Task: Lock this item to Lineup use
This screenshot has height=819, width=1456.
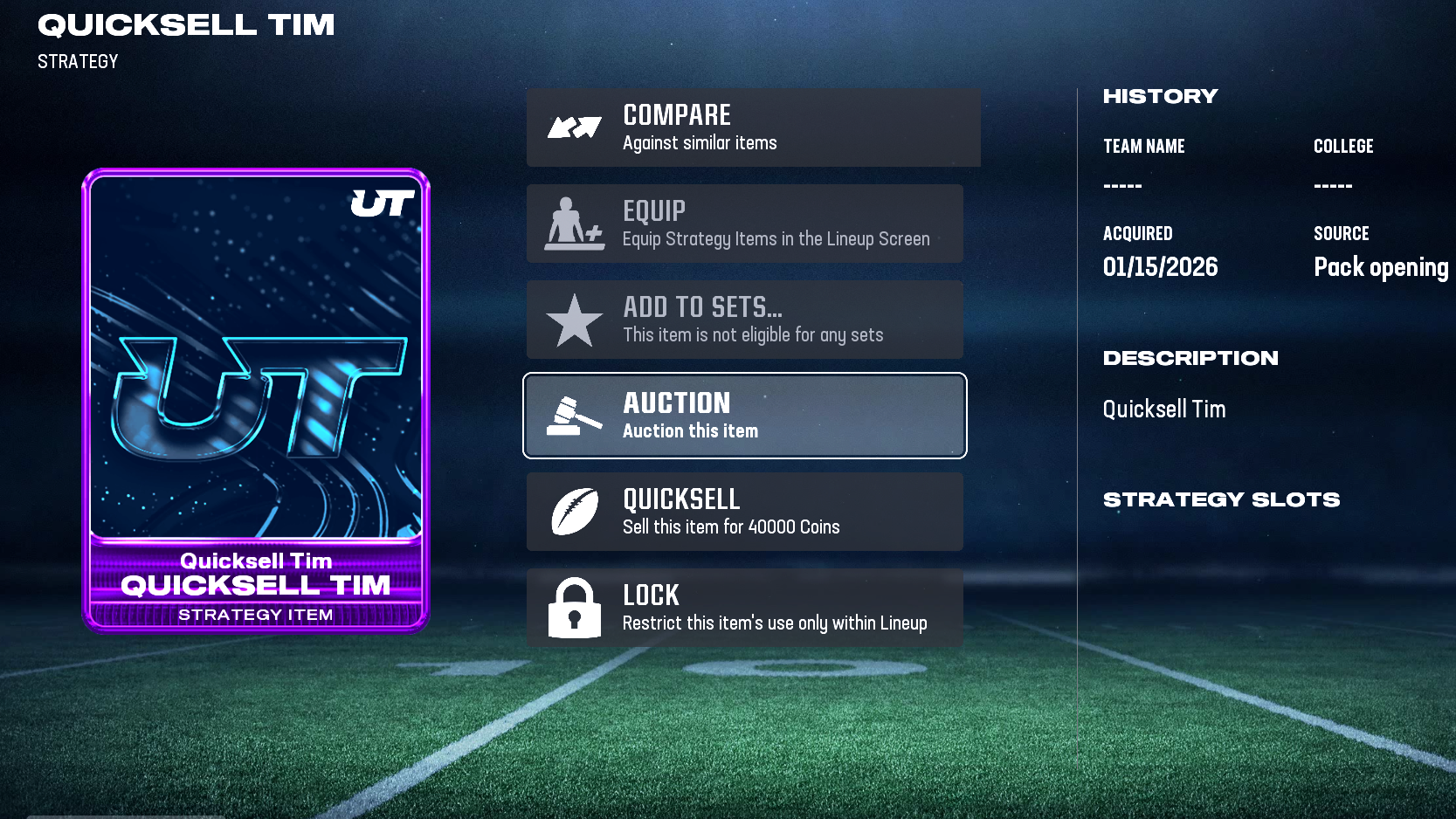Action: 744,608
